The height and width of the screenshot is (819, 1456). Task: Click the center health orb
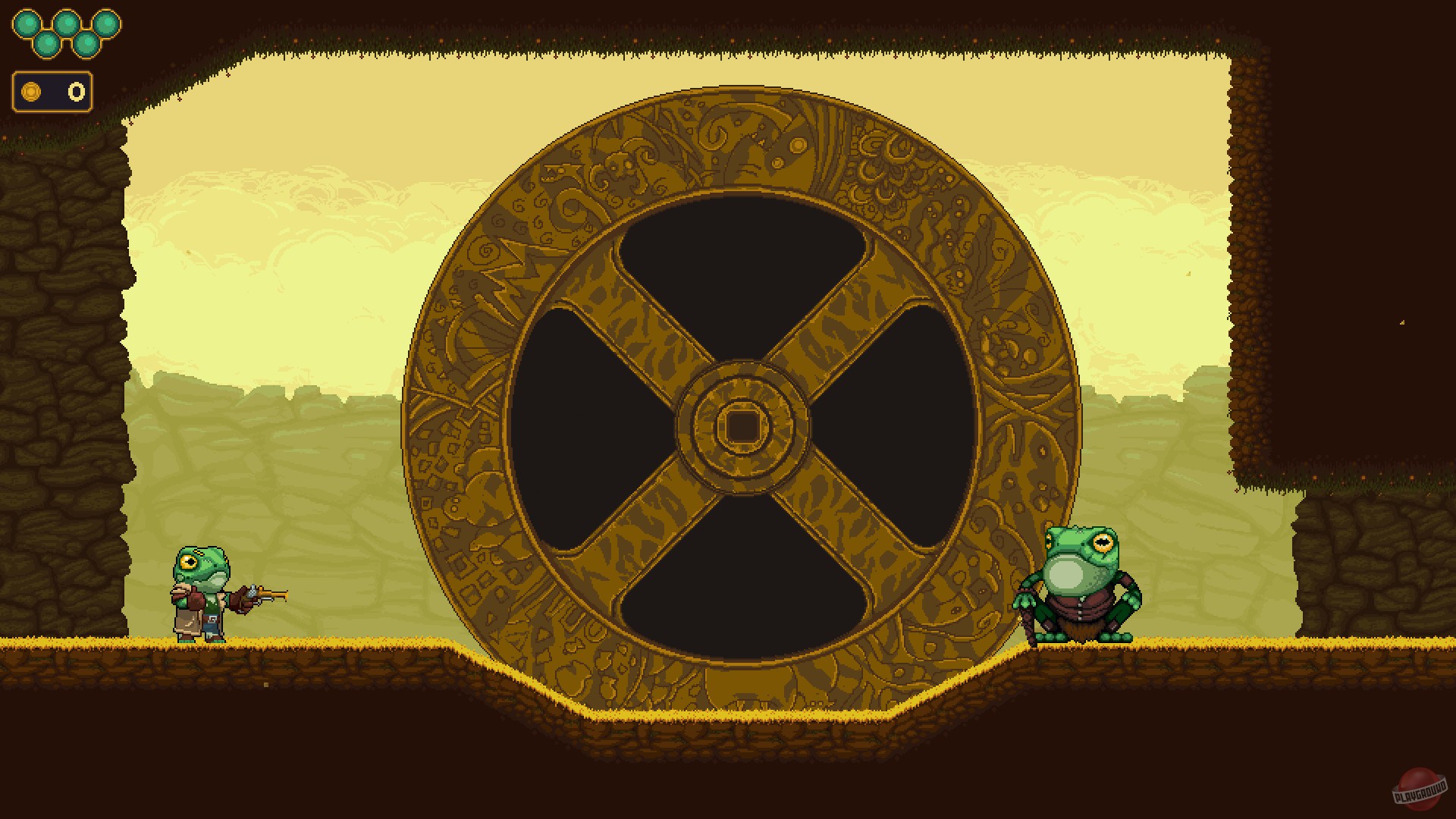(x=67, y=24)
